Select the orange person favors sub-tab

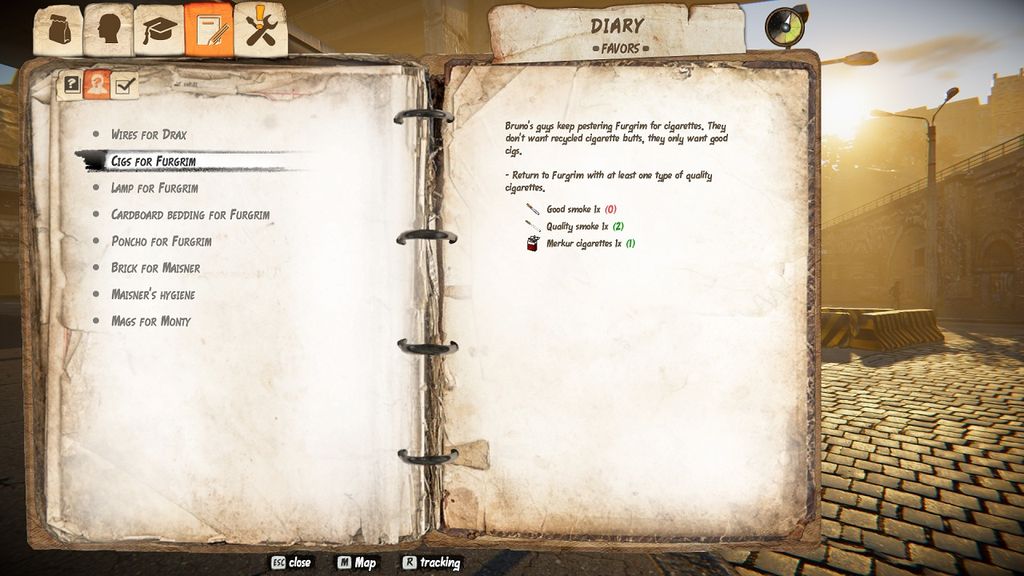(x=97, y=85)
